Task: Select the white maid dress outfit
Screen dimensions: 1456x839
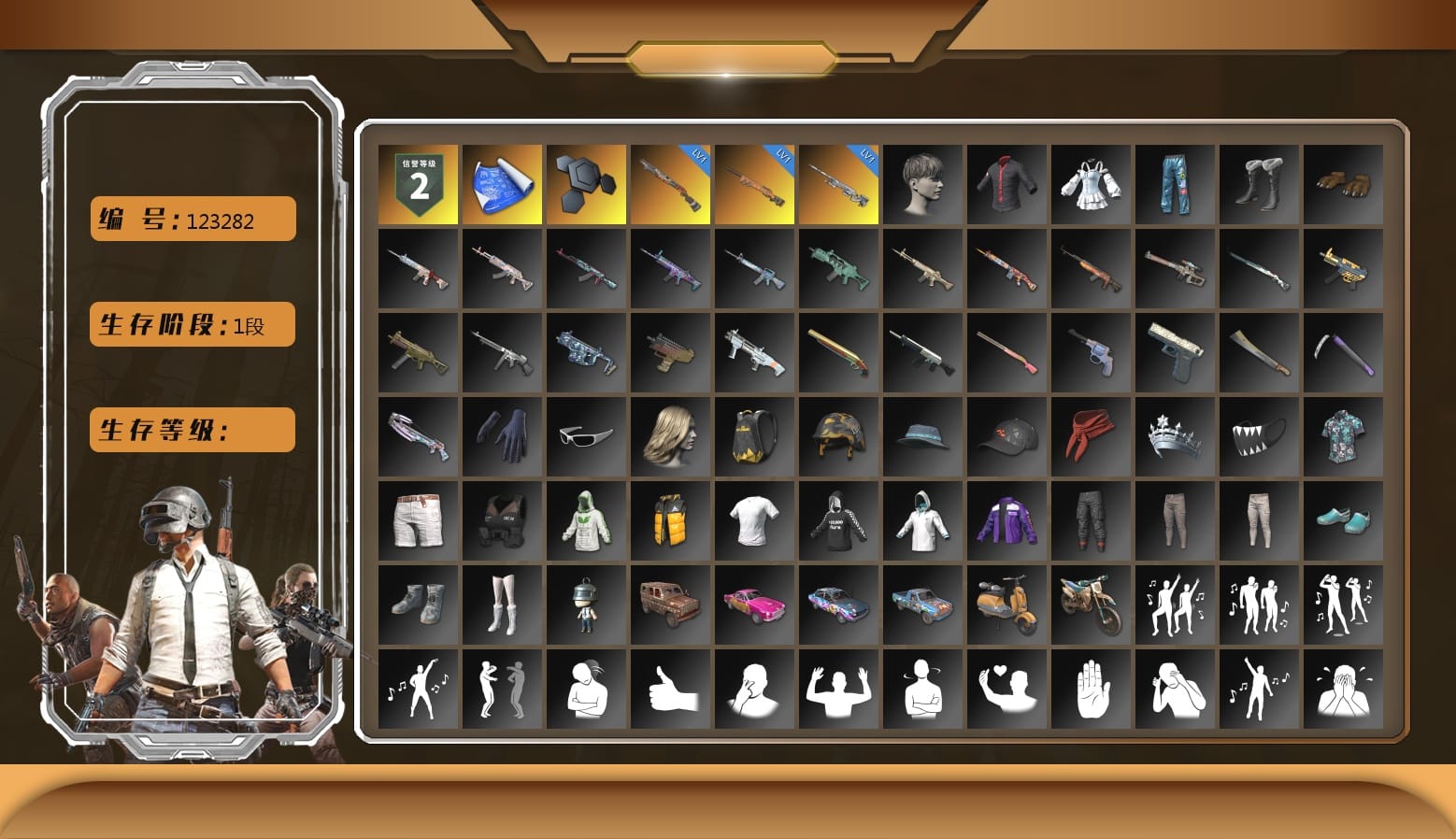Action: 1091,184
